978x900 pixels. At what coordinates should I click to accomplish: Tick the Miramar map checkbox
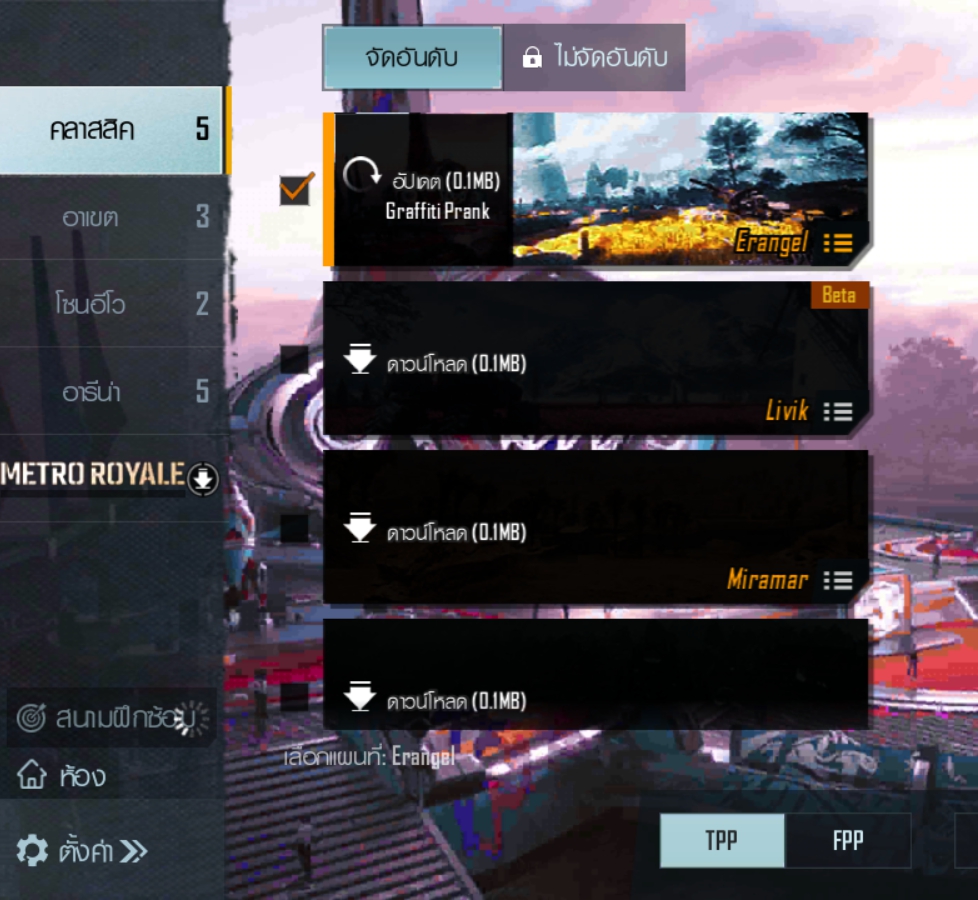295,527
